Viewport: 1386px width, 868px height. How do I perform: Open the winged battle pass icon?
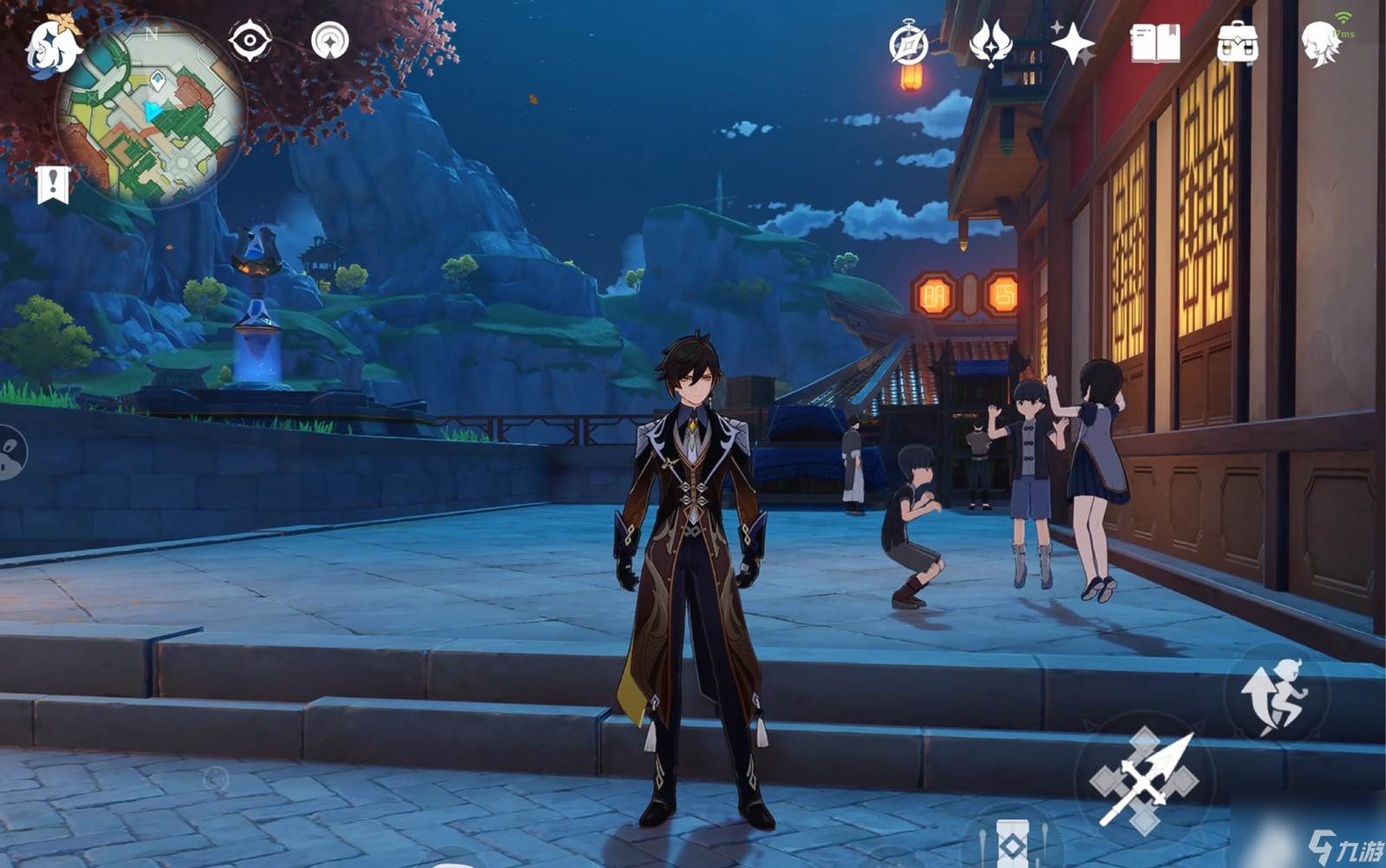(991, 43)
